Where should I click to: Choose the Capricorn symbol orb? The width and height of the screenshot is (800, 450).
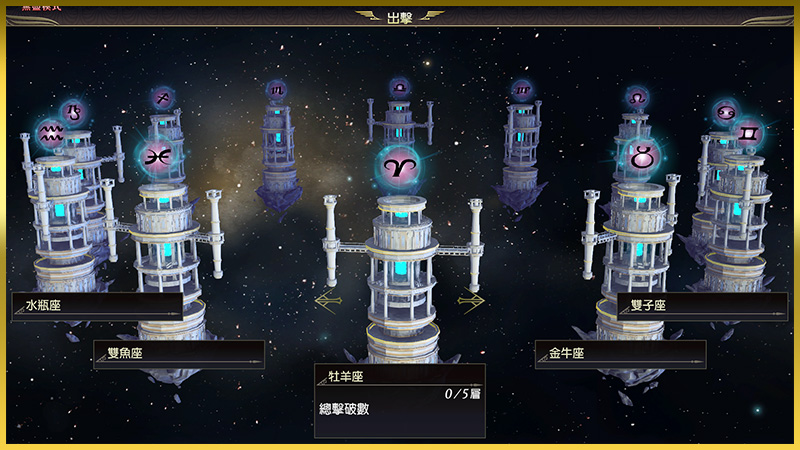(x=72, y=111)
